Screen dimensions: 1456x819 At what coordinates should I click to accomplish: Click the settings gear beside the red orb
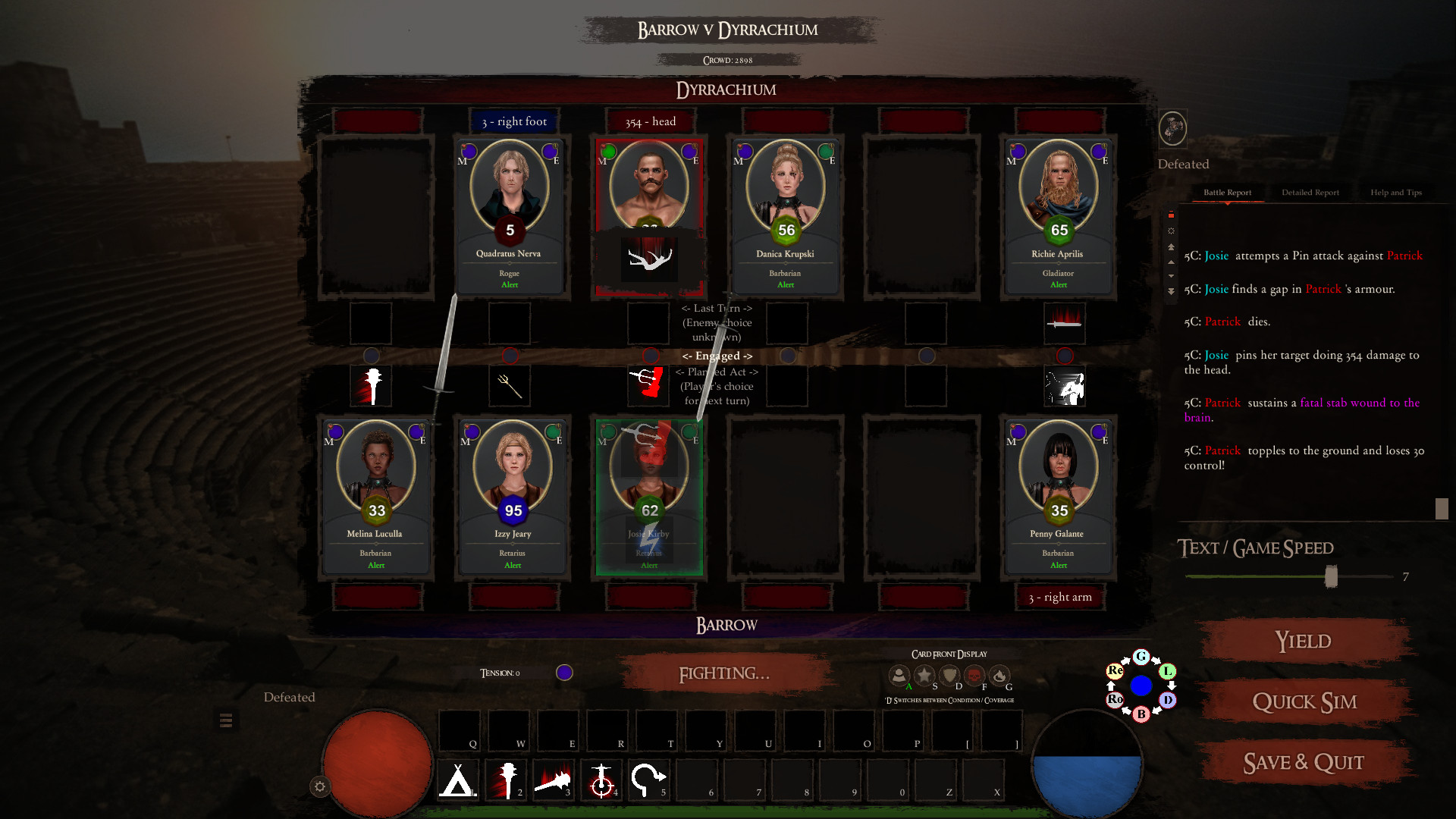318,786
